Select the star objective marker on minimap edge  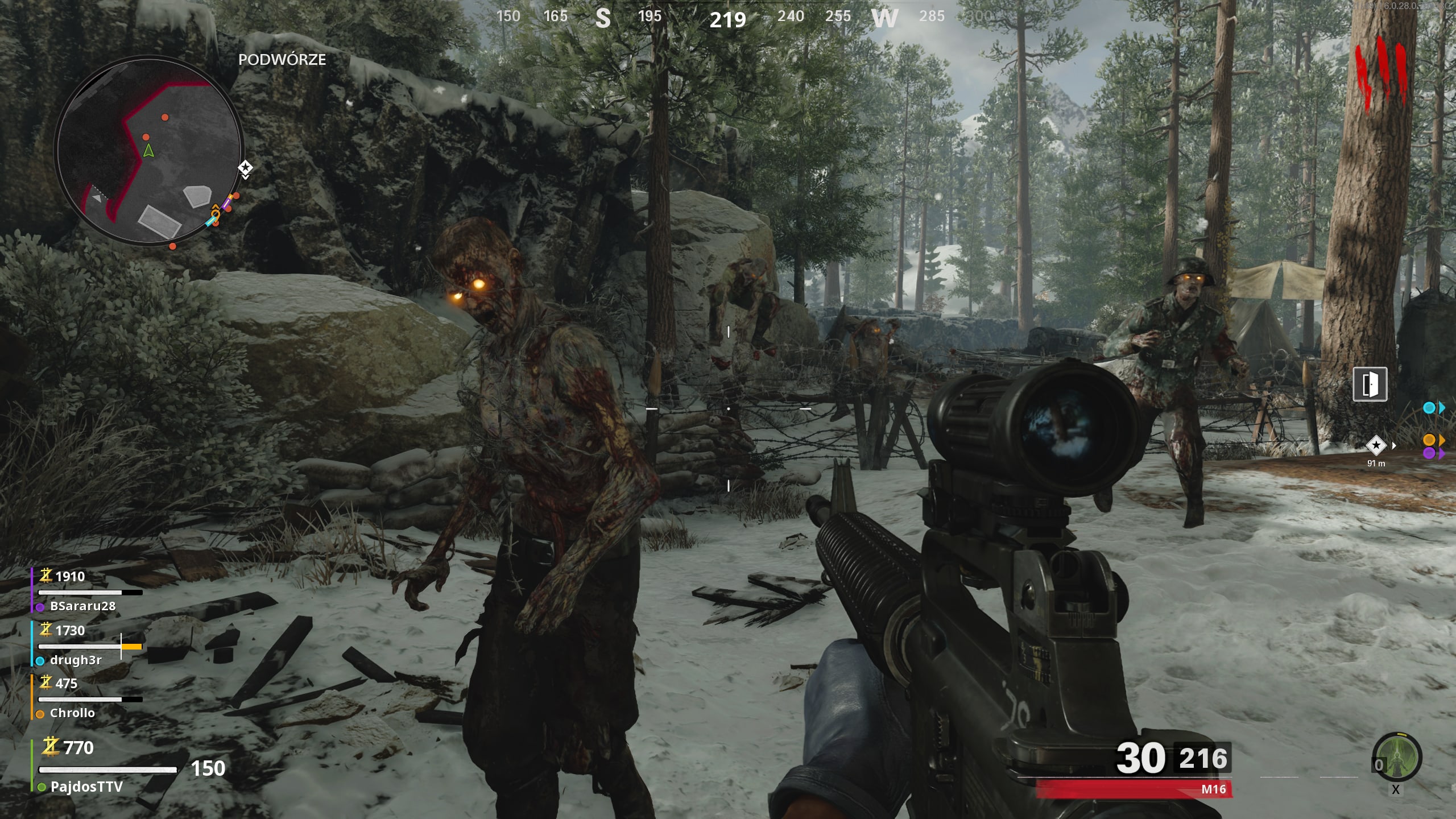coord(245,168)
